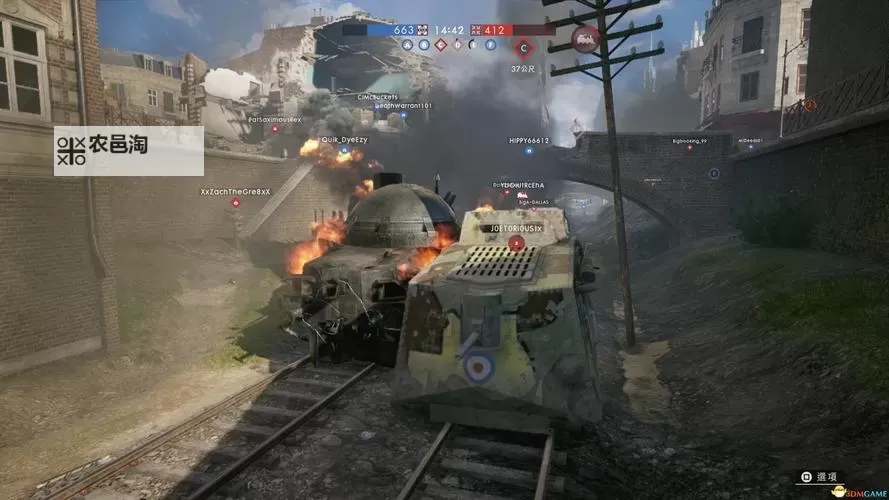Select objective flag A in the capture row
The height and width of the screenshot is (500, 889).
point(407,45)
